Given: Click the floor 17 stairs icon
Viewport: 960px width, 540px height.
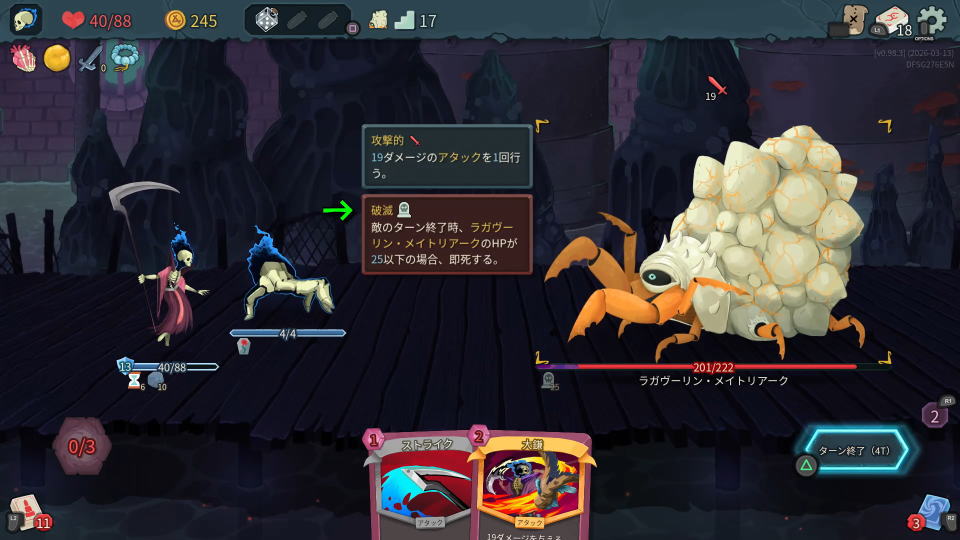Looking at the screenshot, I should [405, 20].
